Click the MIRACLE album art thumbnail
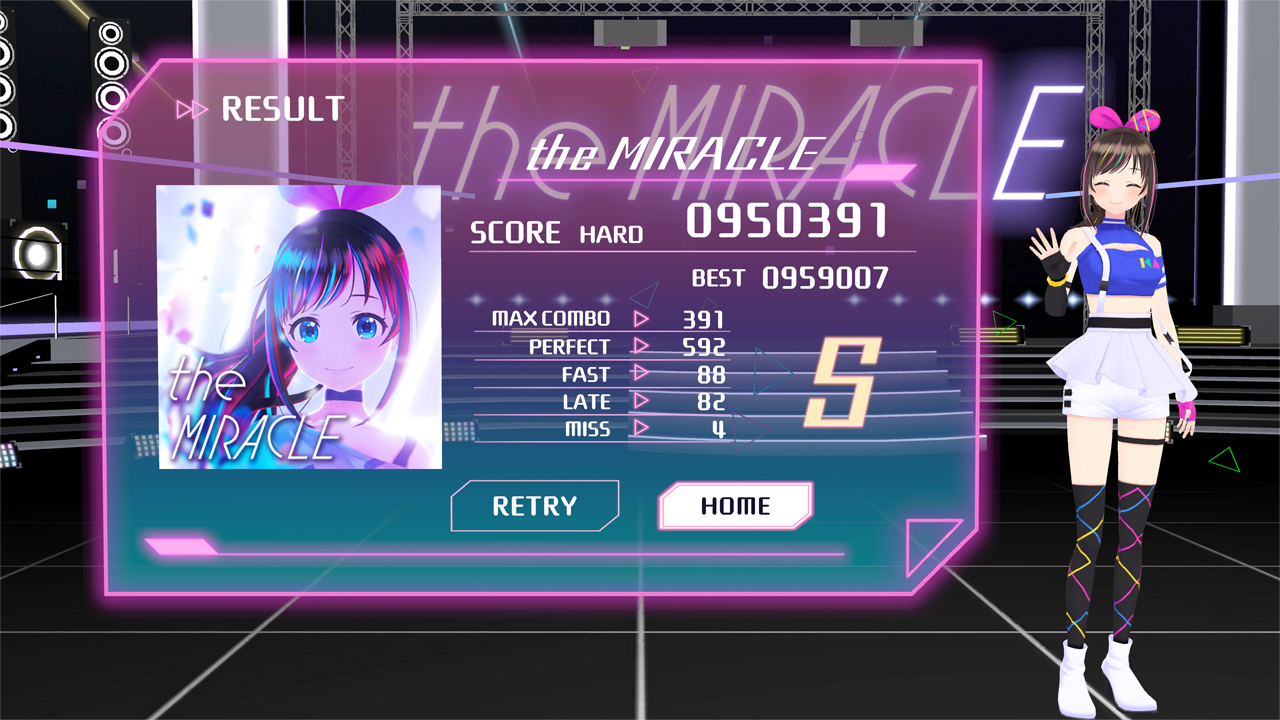 [298, 326]
